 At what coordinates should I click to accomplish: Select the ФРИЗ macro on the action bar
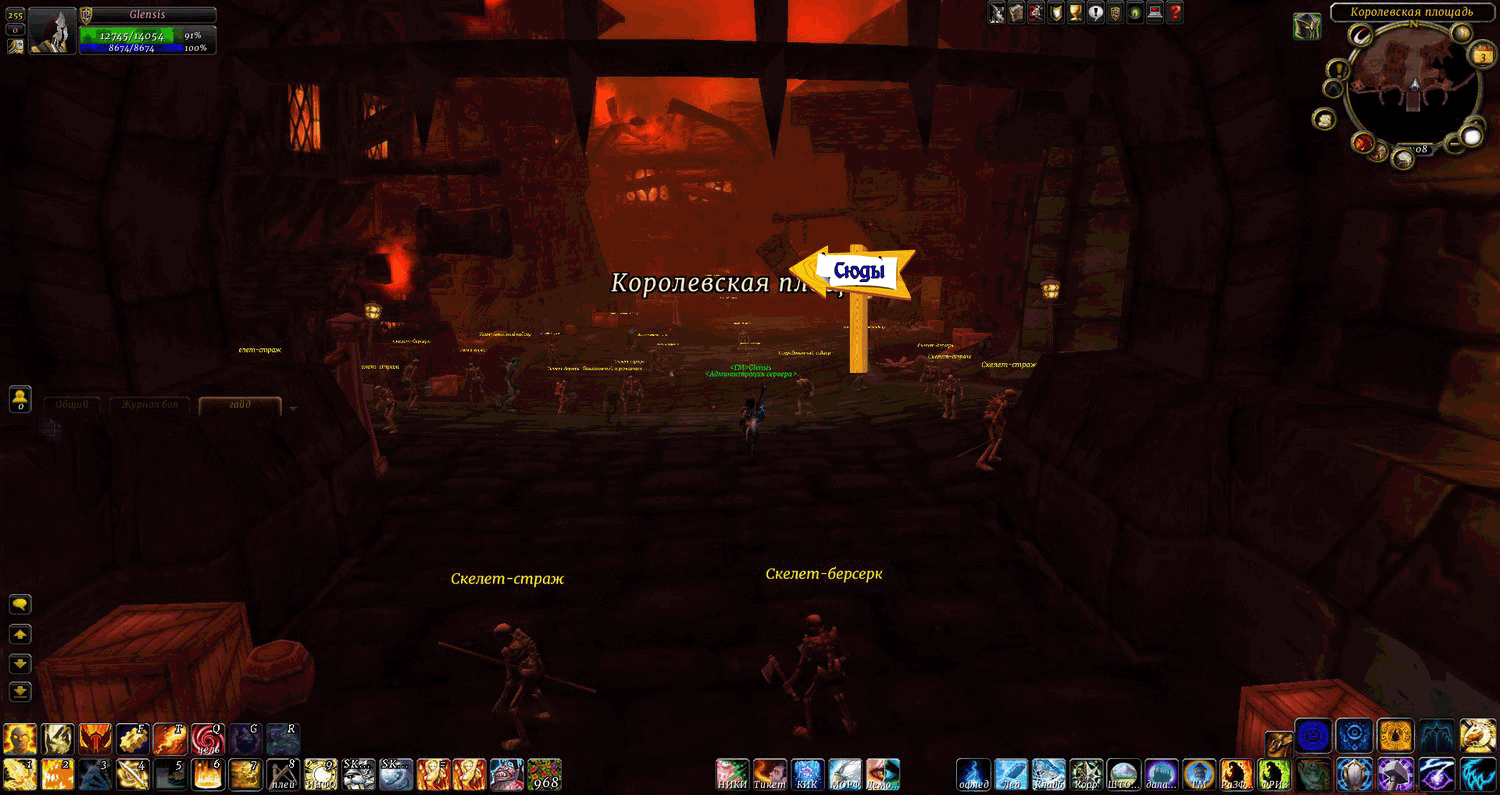click(x=1274, y=774)
